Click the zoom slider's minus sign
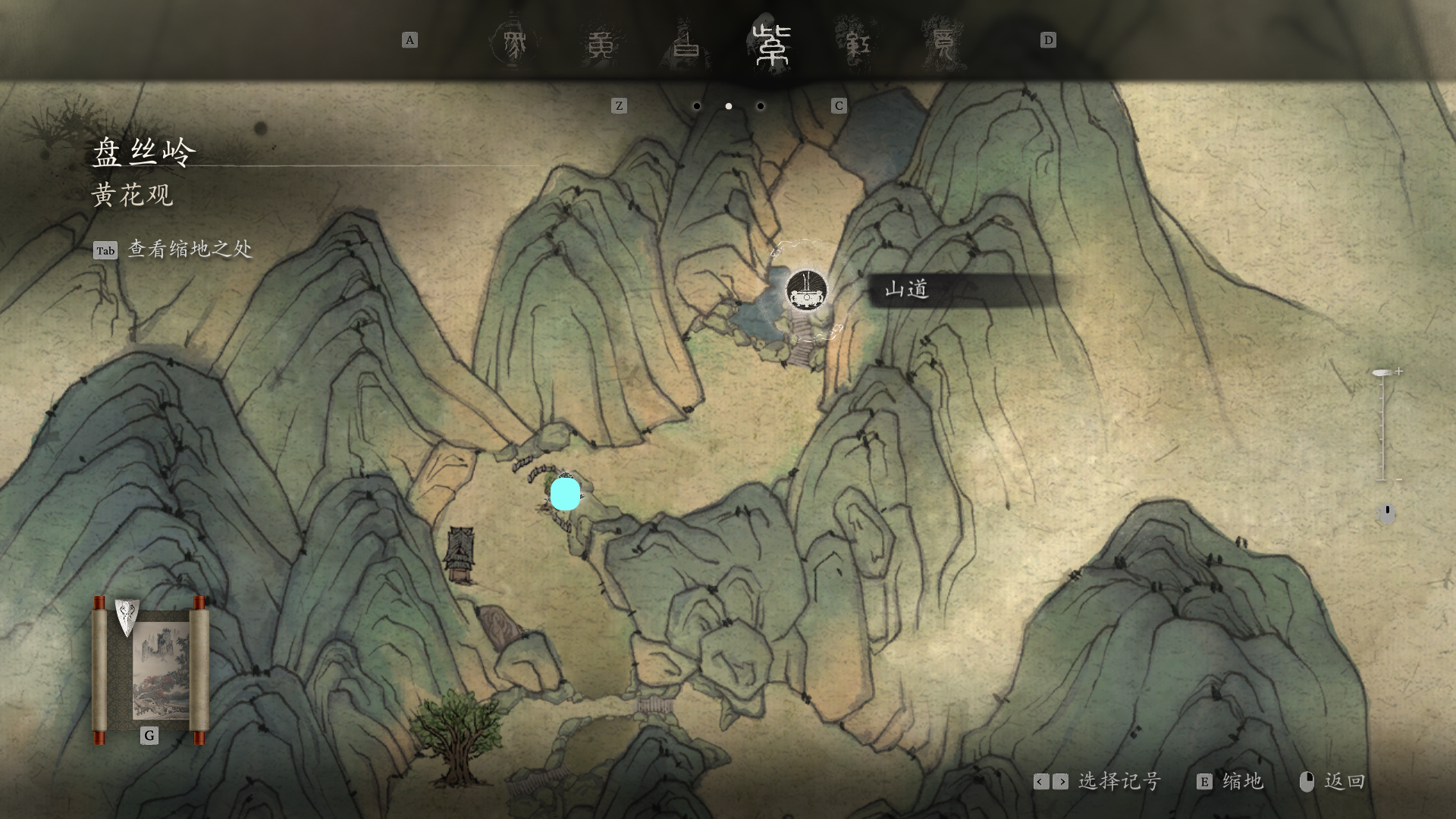 click(x=1398, y=479)
